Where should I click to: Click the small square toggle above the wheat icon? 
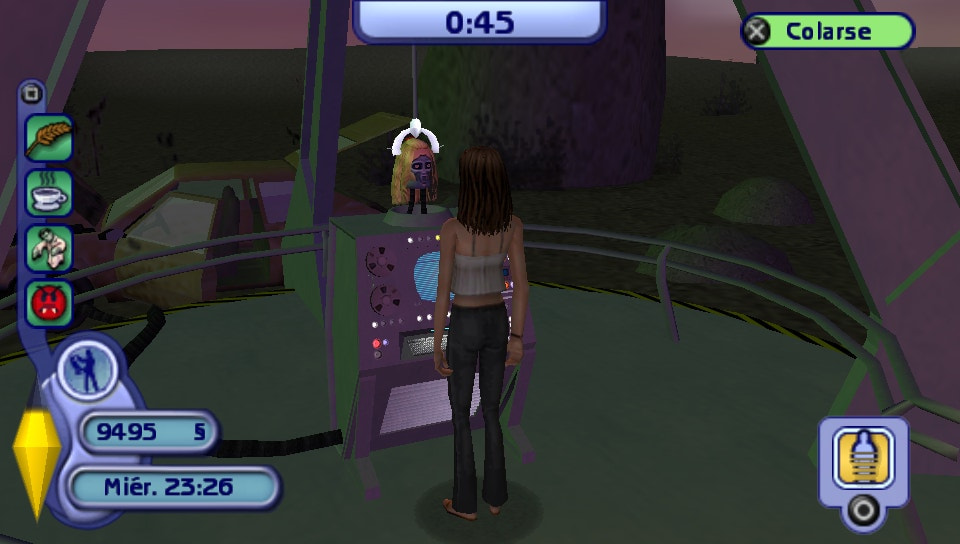click(x=32, y=95)
